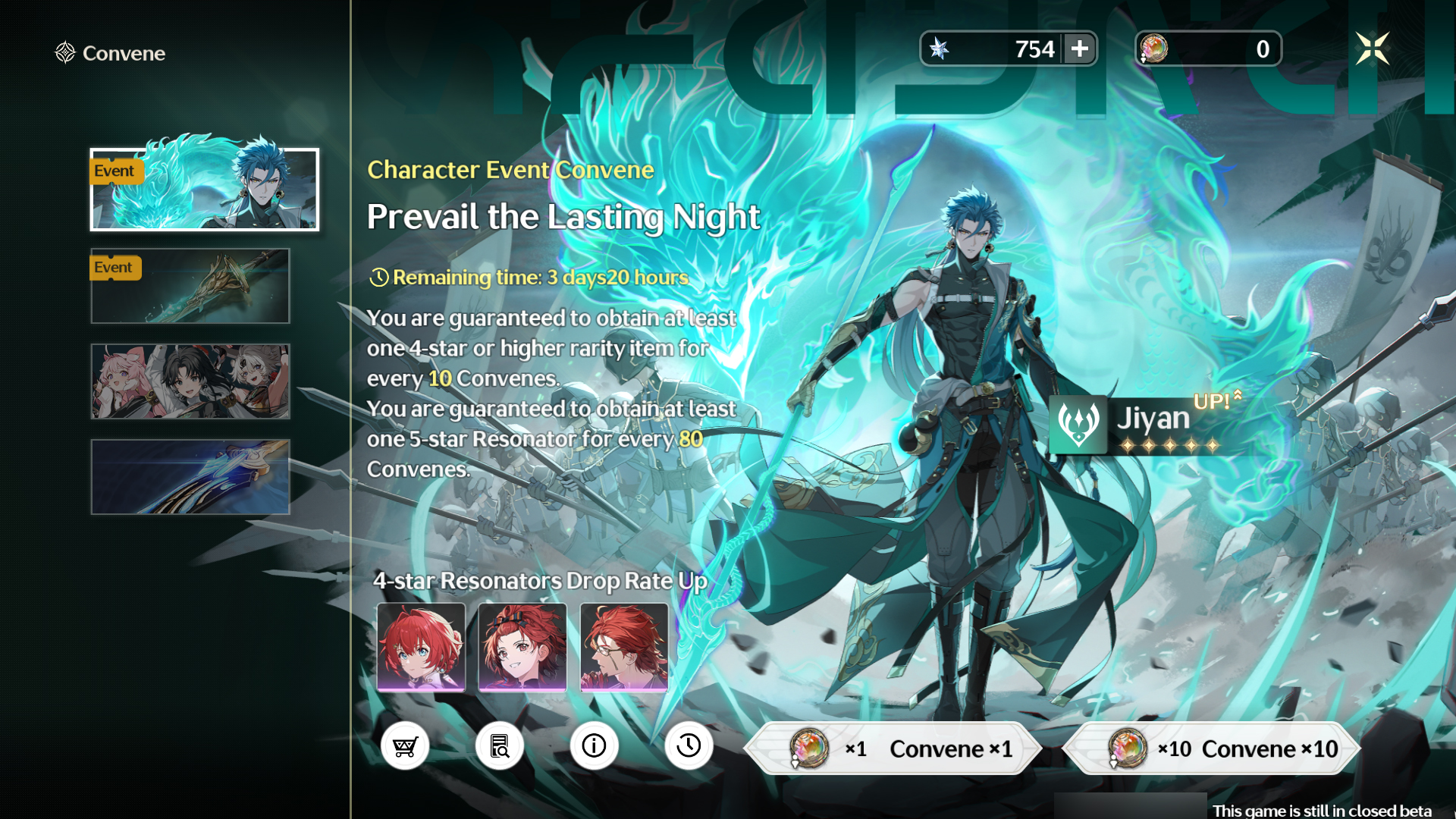Click the convene records list icon

(x=500, y=745)
